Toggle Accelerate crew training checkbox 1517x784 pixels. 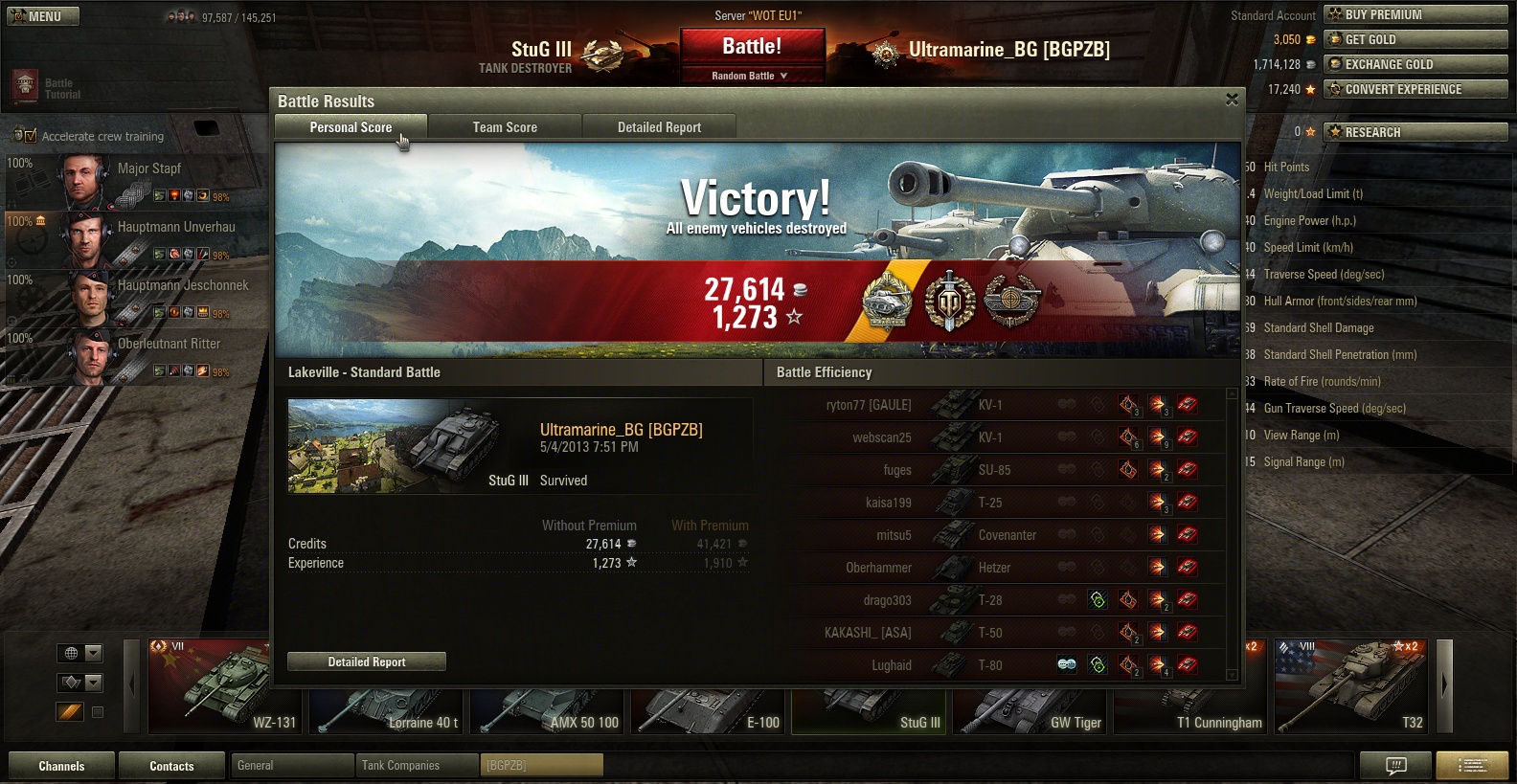tap(31, 136)
